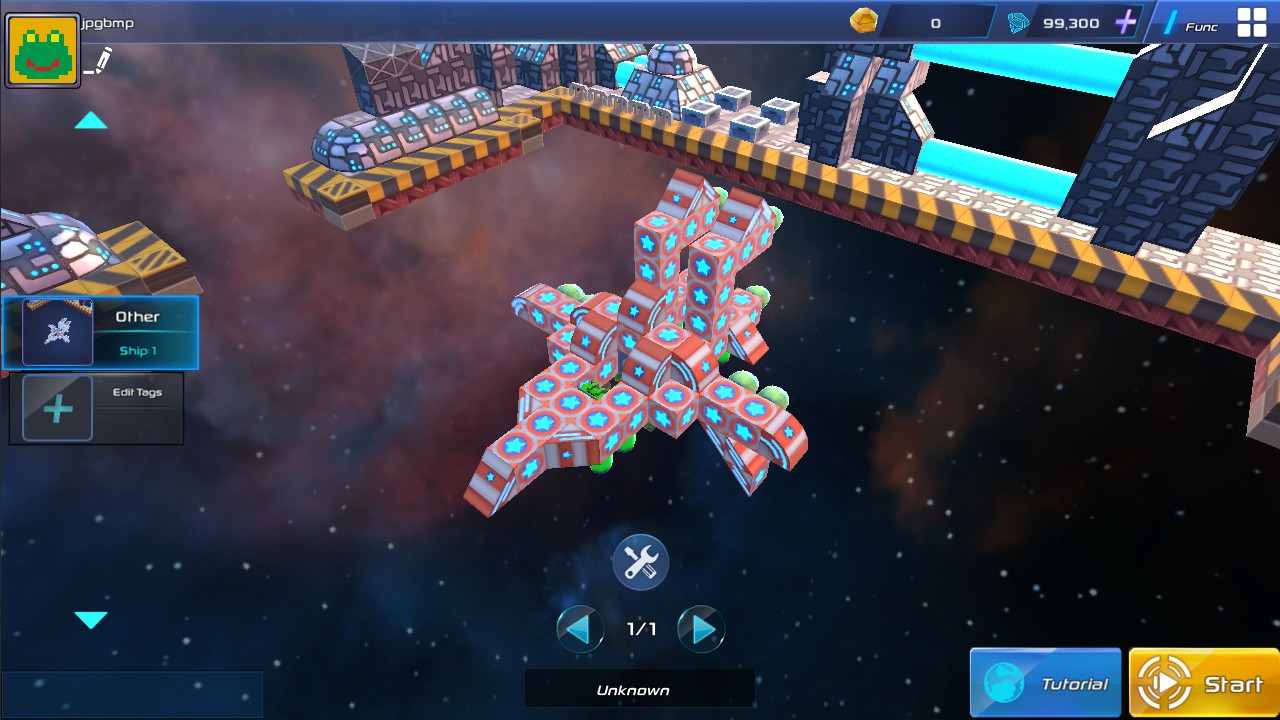Click the green frog player avatar
1280x720 pixels.
pos(42,50)
